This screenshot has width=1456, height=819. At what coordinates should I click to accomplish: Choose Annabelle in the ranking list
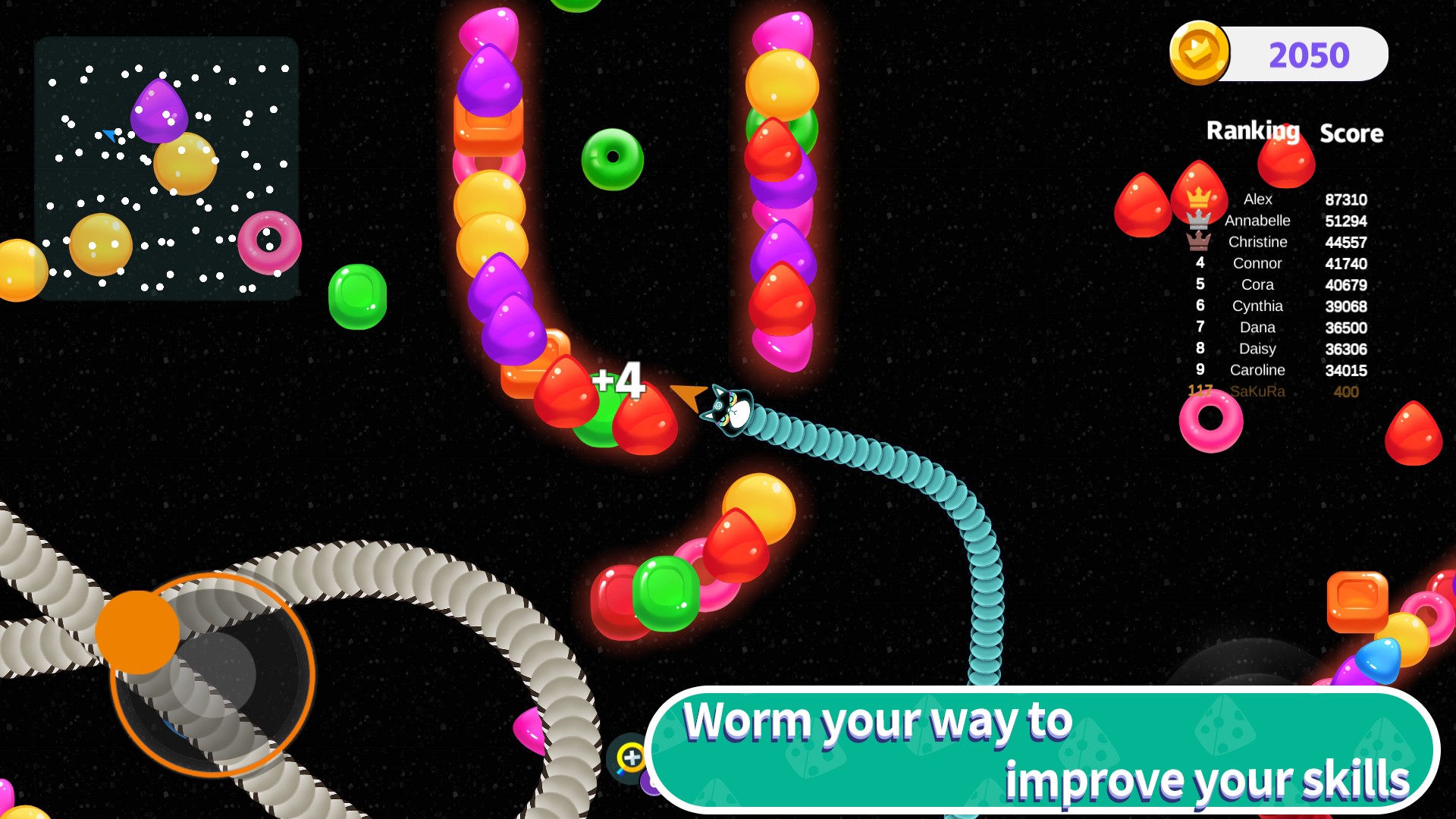1276,221
